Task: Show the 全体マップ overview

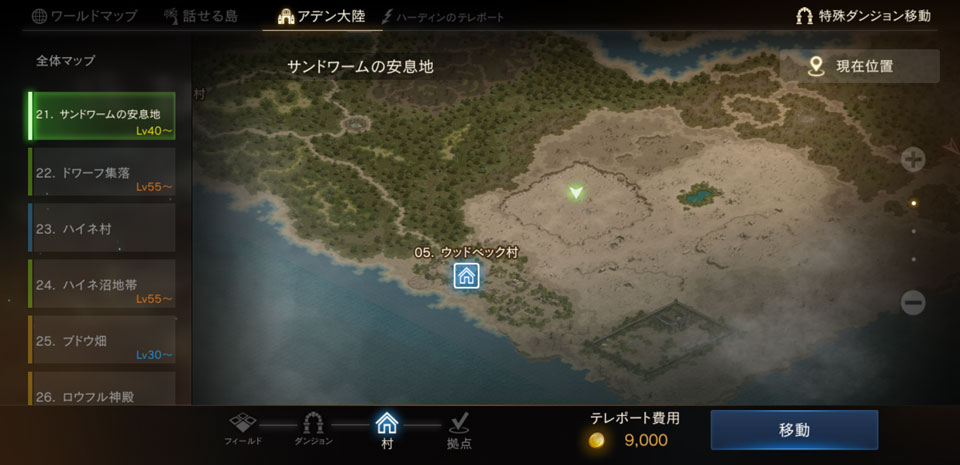Action: 66,60
